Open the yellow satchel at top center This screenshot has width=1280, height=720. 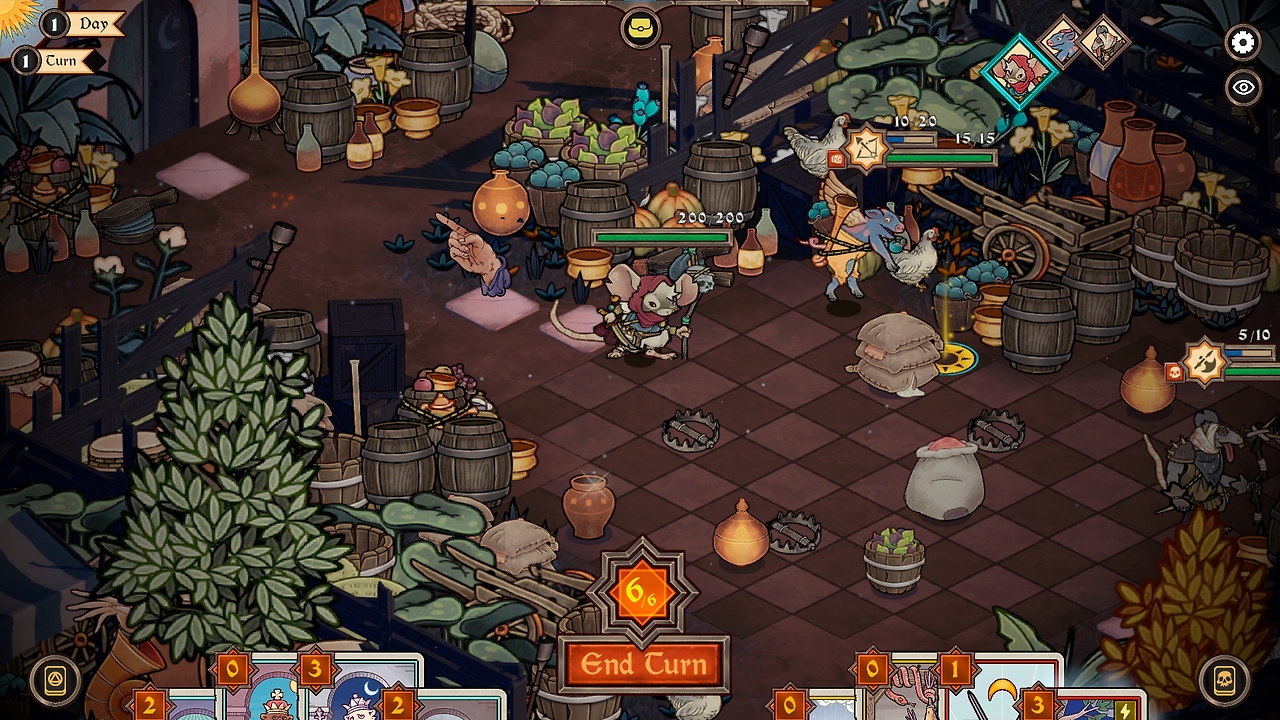coord(643,27)
